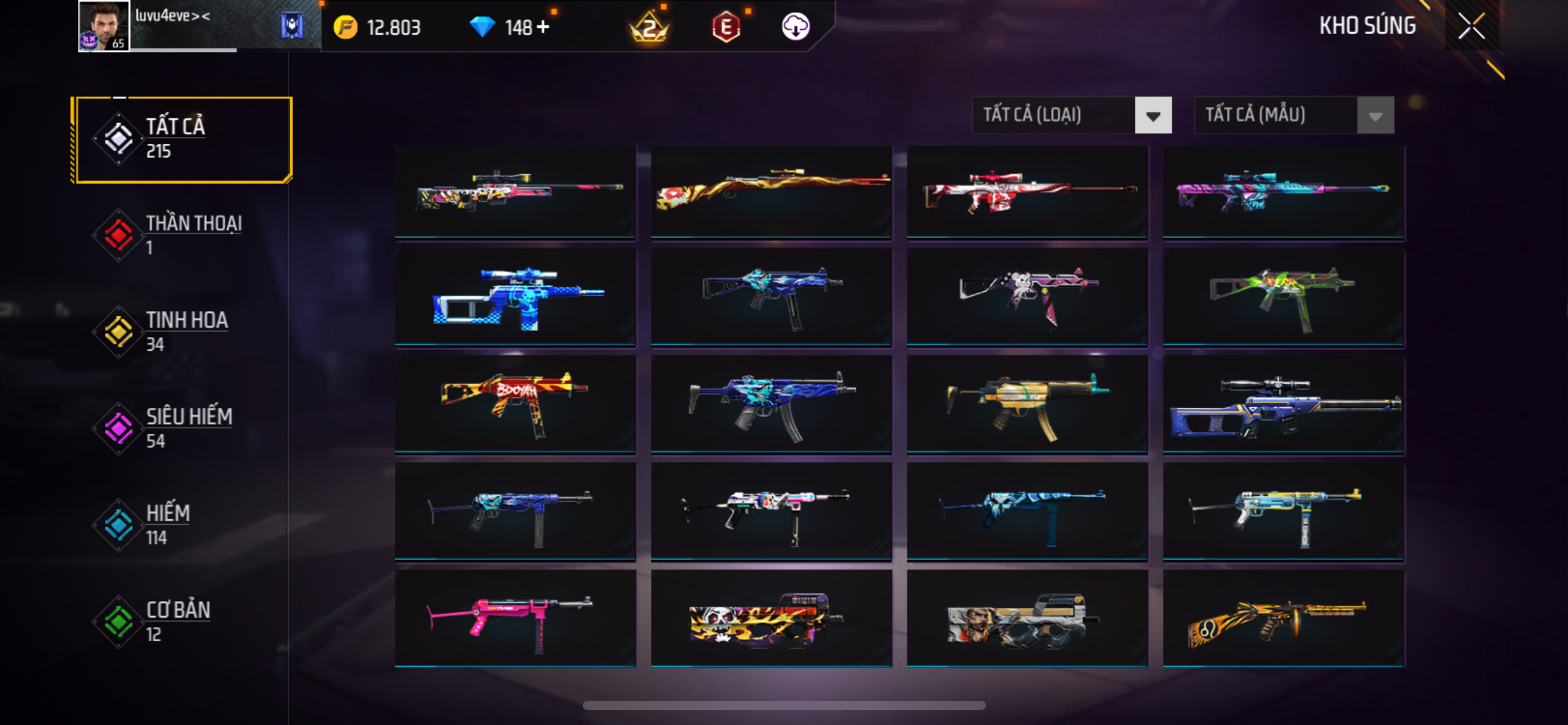Screen dimensions: 1568x725
Task: Choose the skull and flames P90 skin
Action: pos(771,618)
